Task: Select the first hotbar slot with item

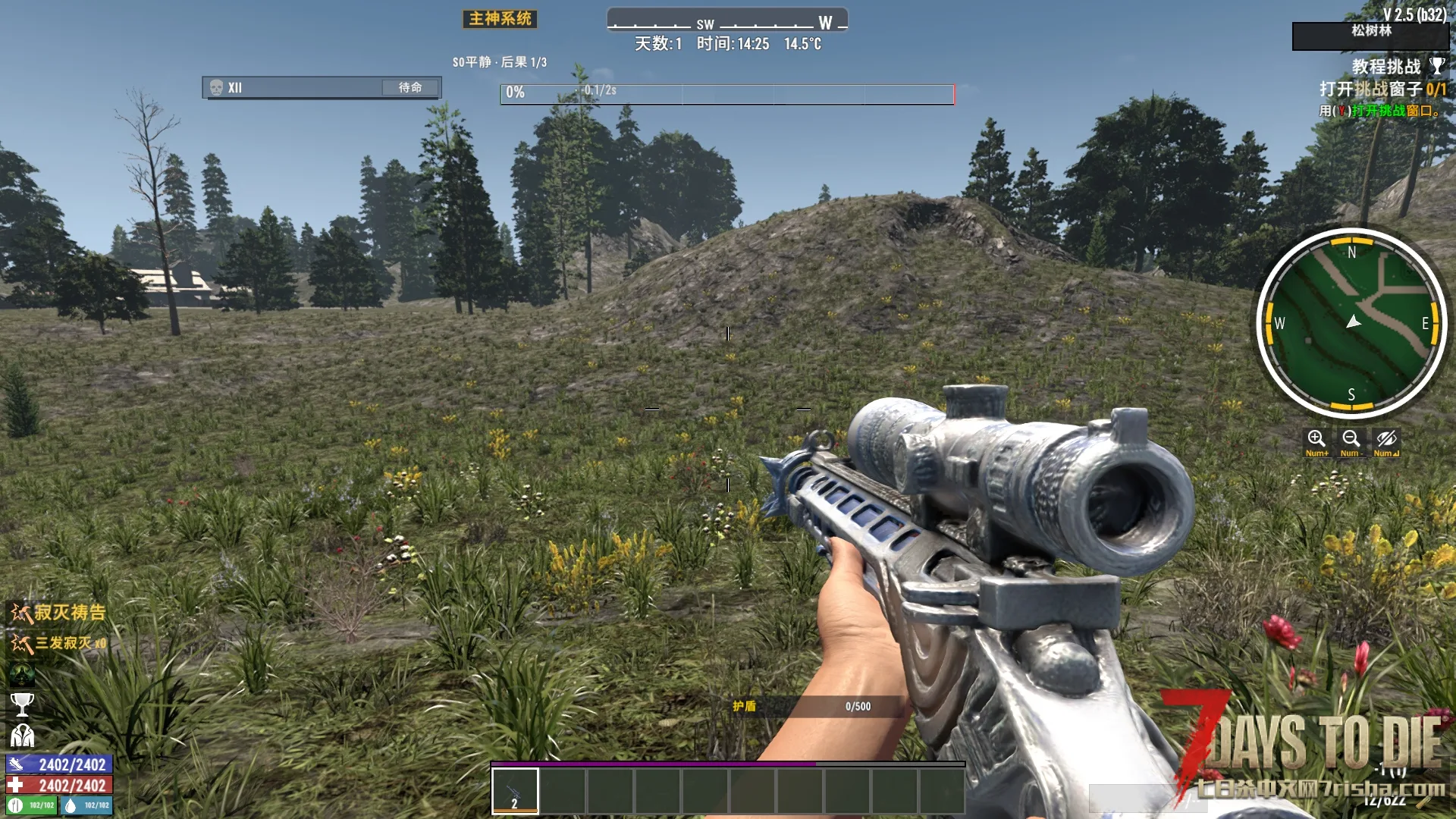Action: pos(515,789)
